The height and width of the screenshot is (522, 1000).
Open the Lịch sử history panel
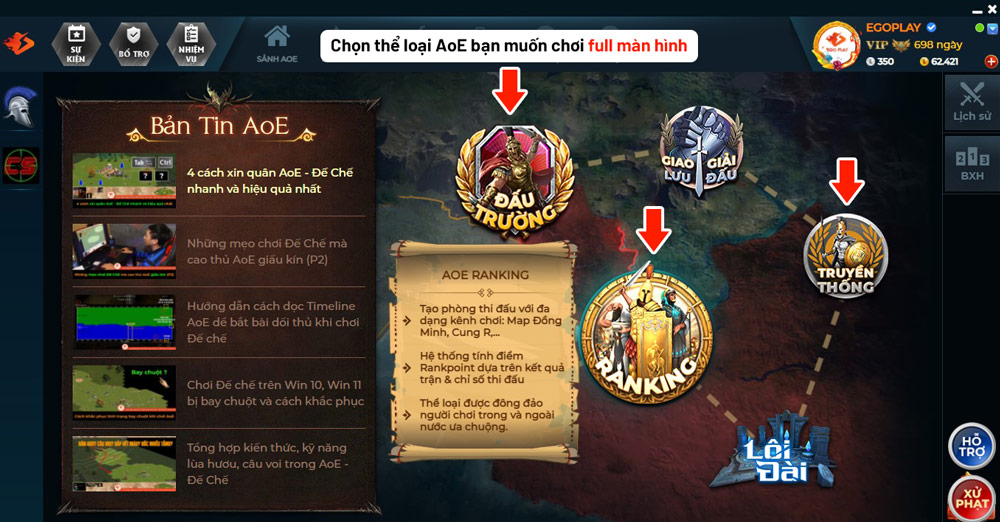click(x=971, y=103)
